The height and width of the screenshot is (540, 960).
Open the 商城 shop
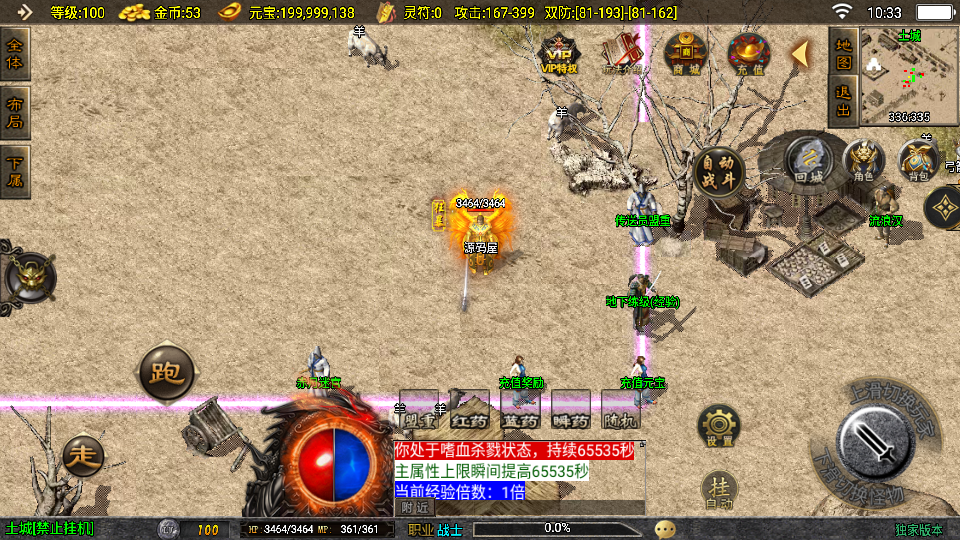coord(686,52)
